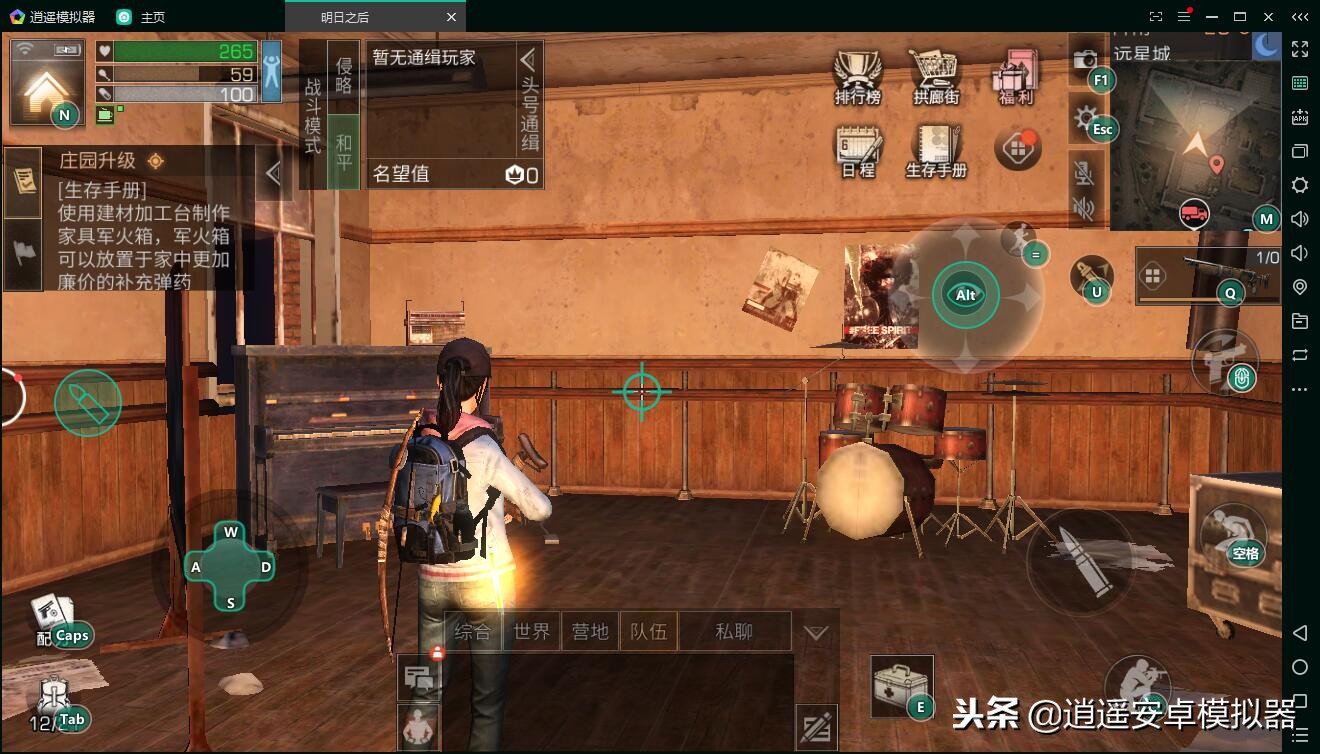This screenshot has height=754, width=1320.
Task: Open the gamepad icon with red notification dot
Action: pos(1016,148)
